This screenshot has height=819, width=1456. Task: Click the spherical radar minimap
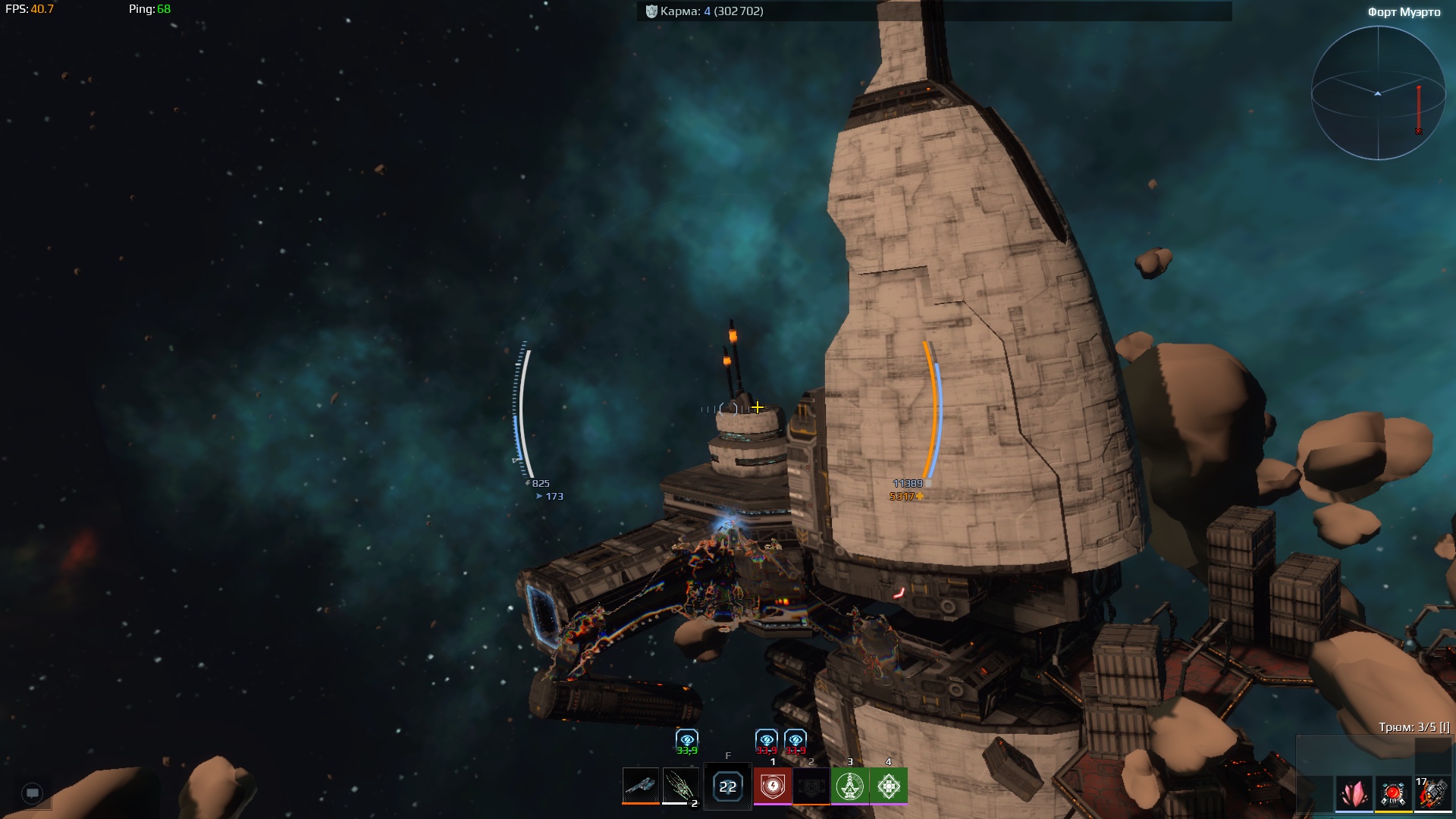click(x=1378, y=93)
